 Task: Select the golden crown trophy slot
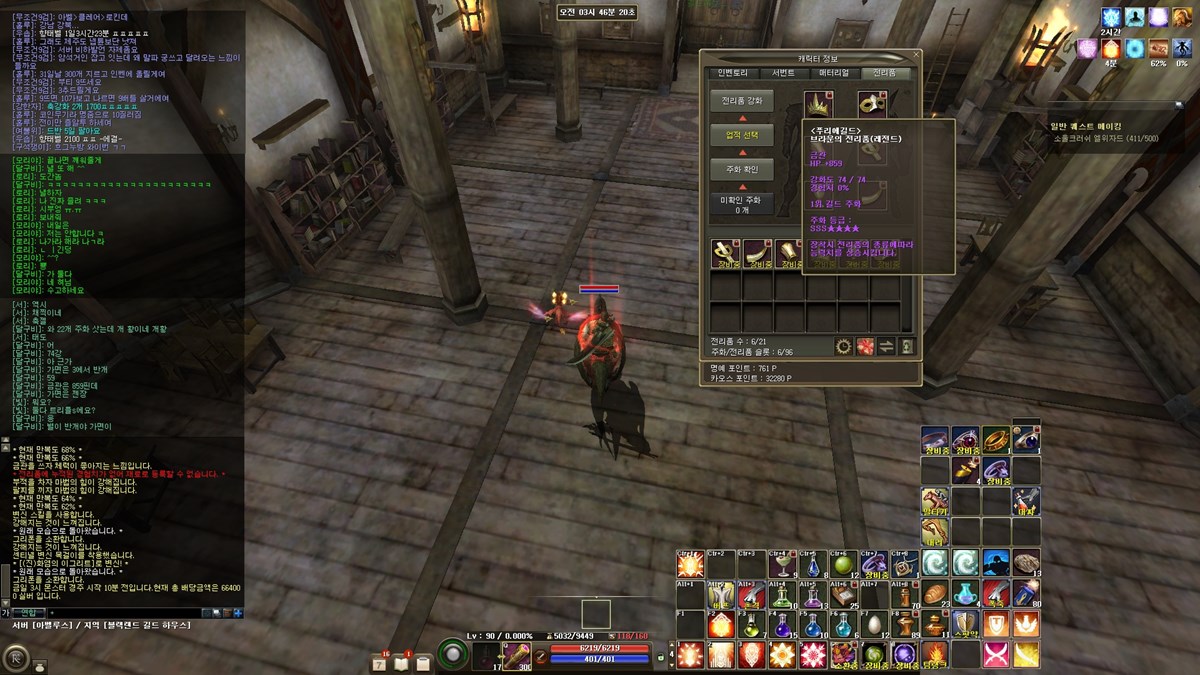(819, 105)
